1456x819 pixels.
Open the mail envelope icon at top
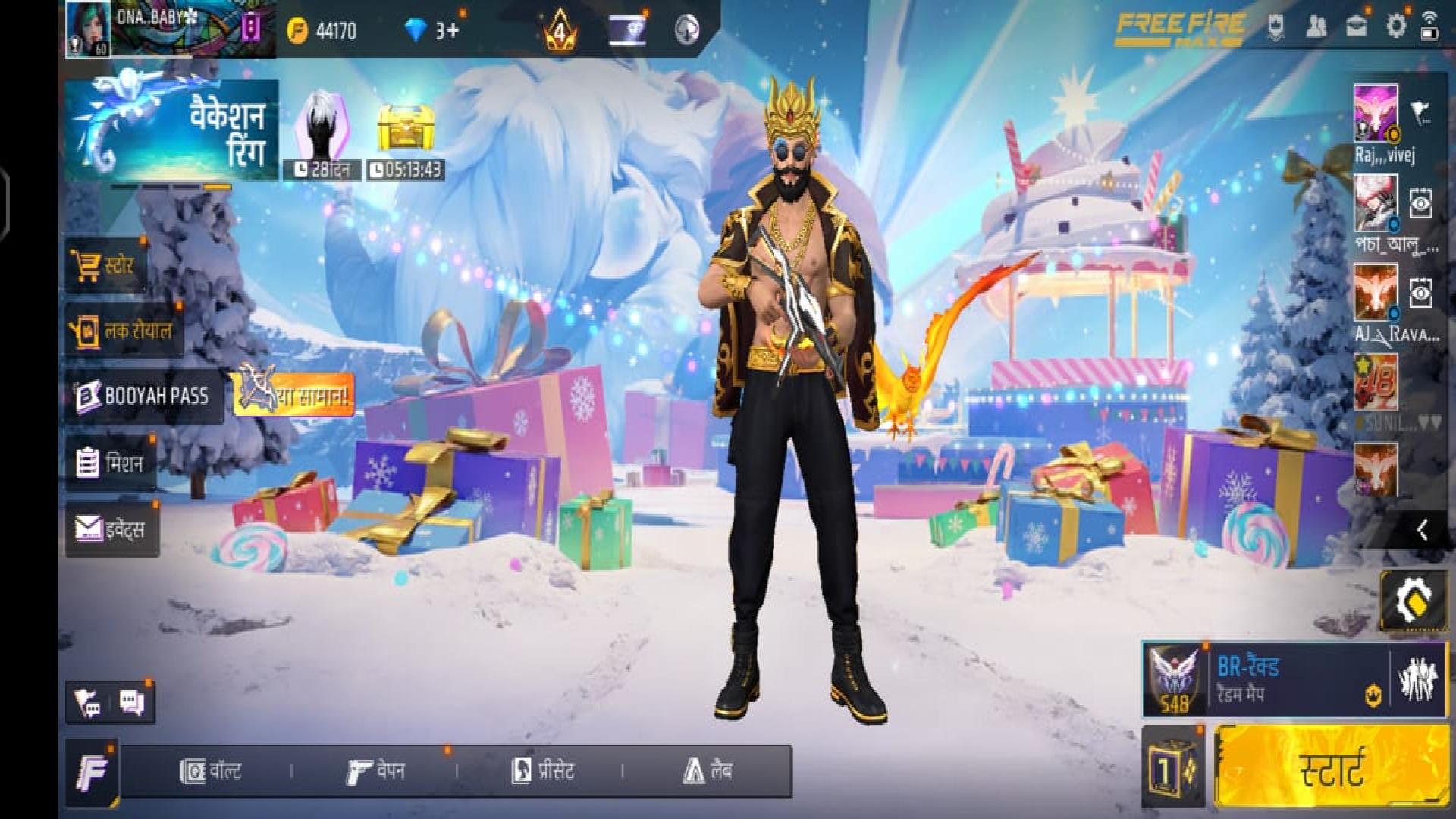1356,27
